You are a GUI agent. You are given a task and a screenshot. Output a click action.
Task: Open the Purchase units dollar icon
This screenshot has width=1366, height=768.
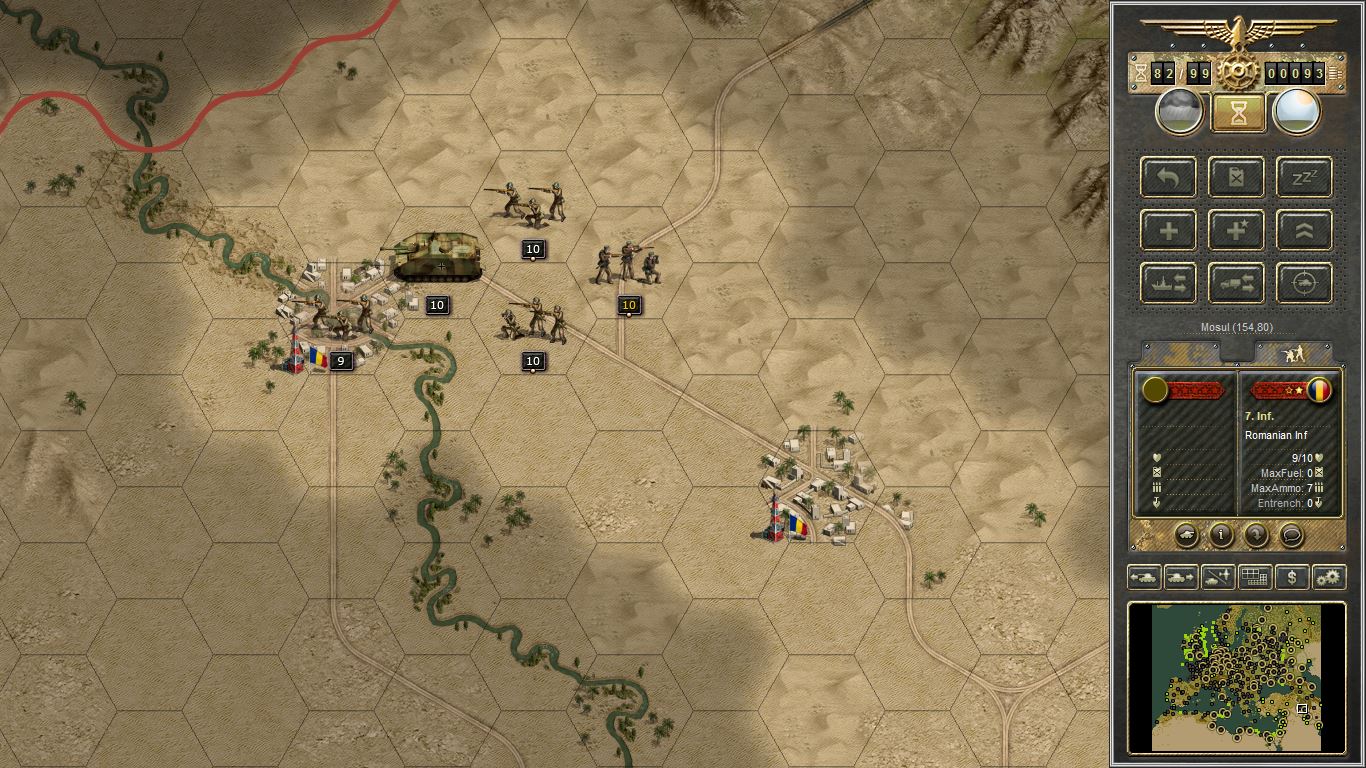click(x=1291, y=577)
